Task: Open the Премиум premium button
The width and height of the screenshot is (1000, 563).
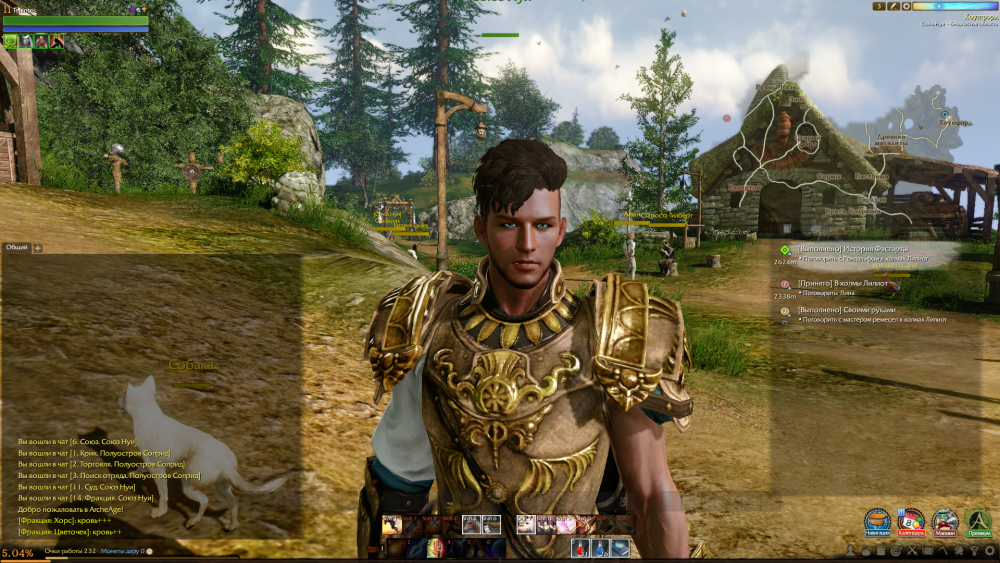Action: point(979,521)
